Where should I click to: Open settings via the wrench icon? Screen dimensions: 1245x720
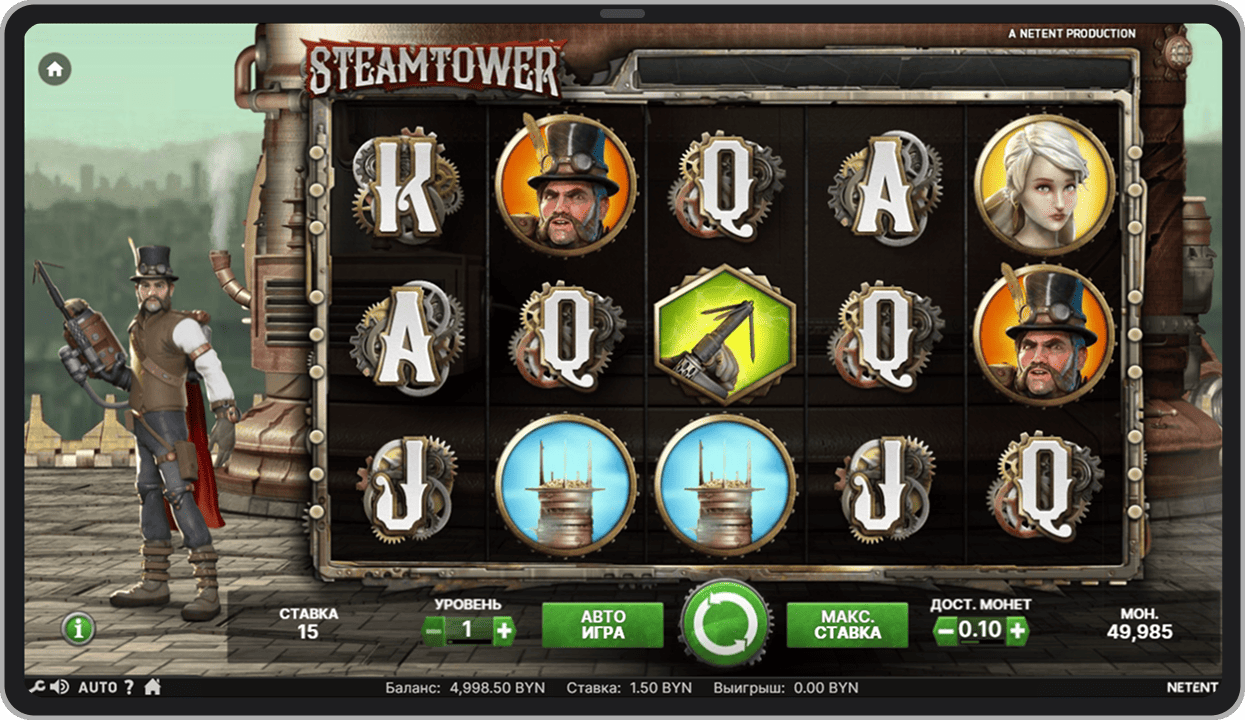coord(37,687)
